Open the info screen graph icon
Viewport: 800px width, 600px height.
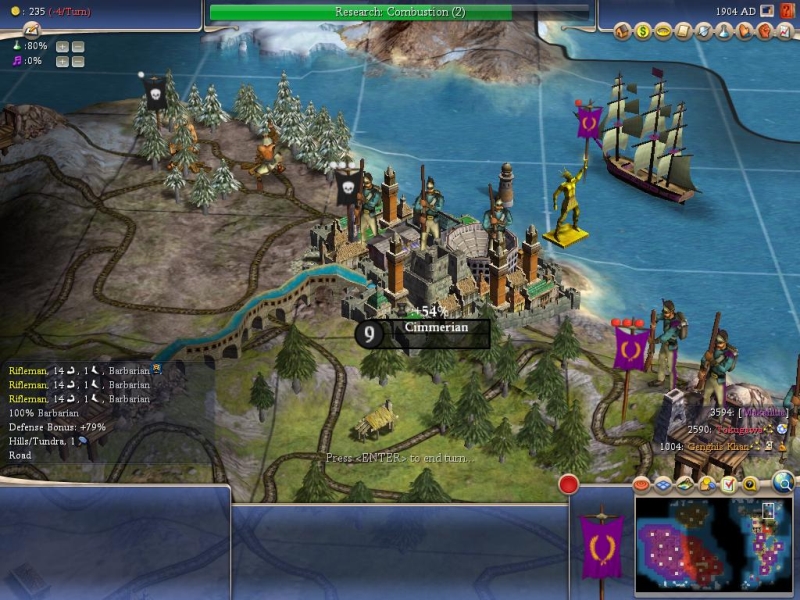tap(784, 32)
